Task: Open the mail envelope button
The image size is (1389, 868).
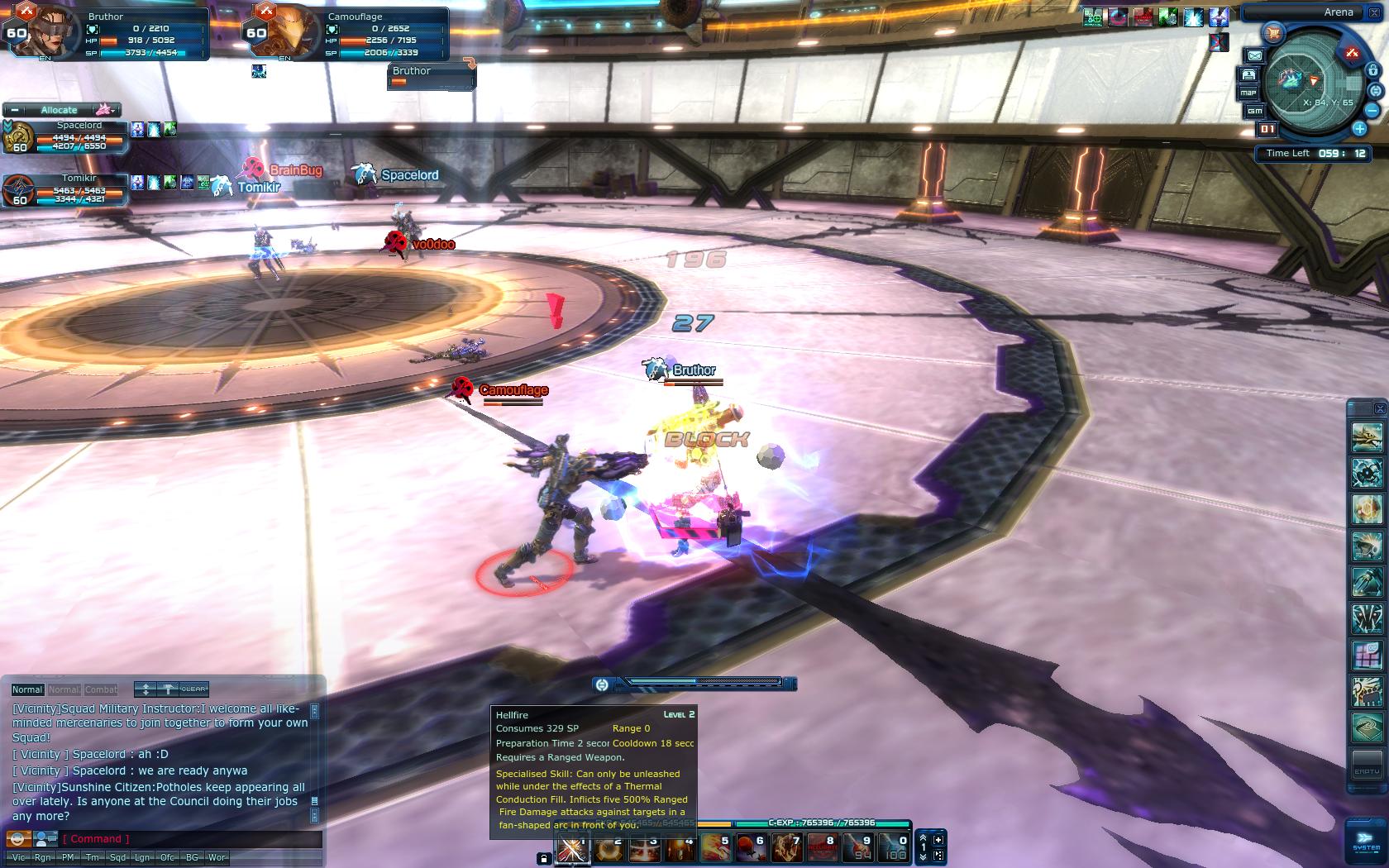Action: 1254,55
